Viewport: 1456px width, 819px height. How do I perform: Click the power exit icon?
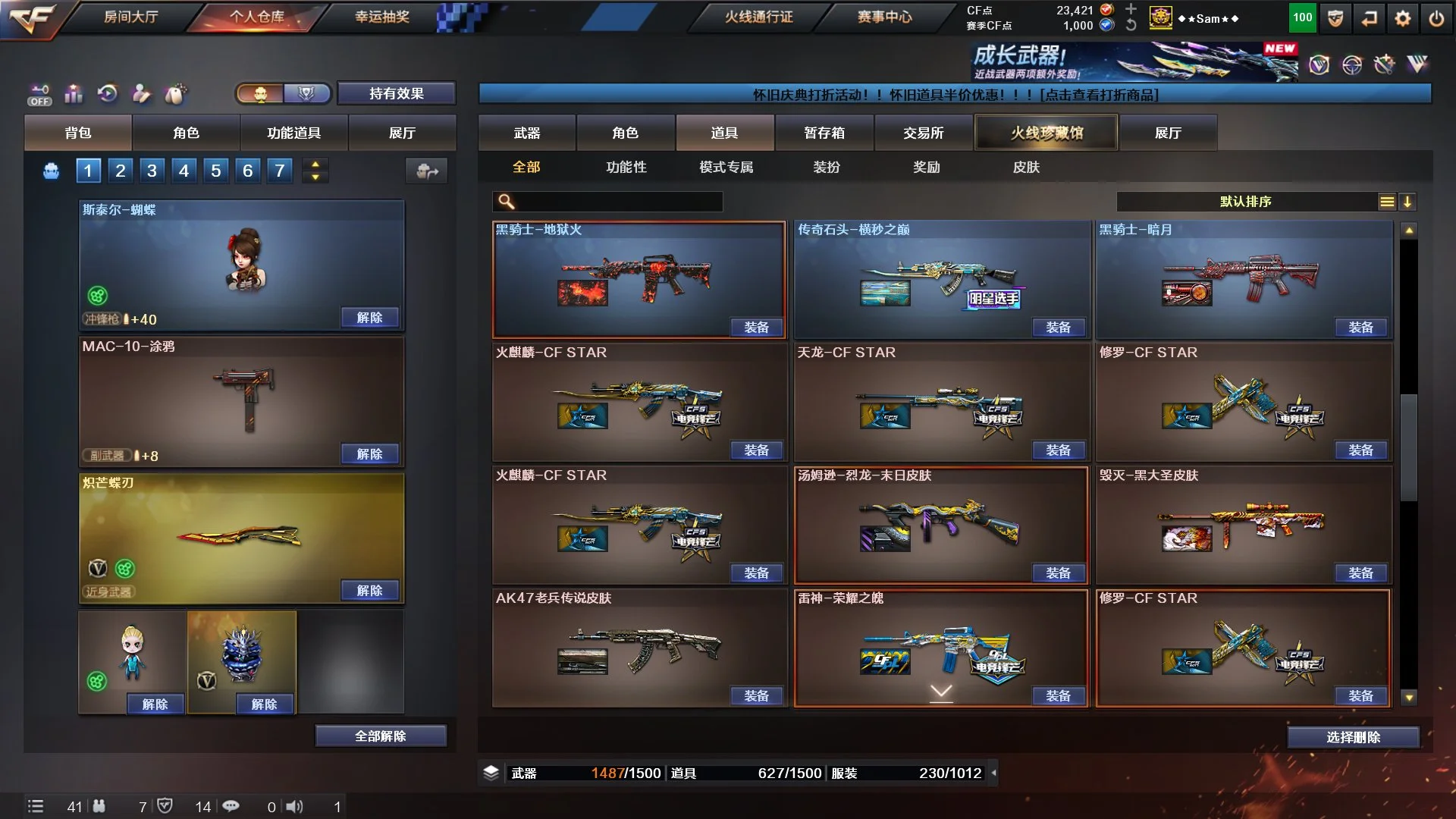click(x=1436, y=19)
